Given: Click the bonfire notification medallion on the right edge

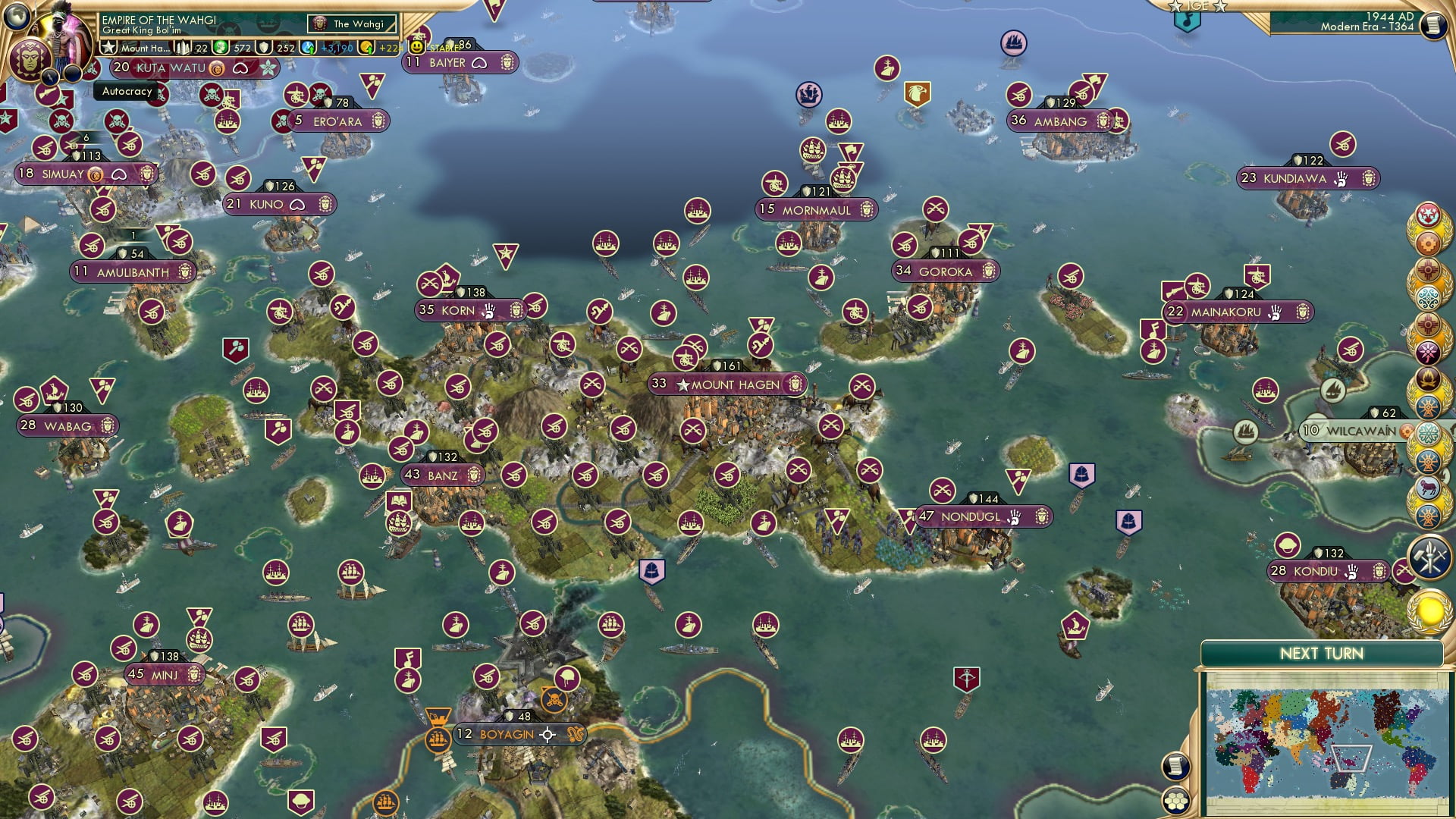Looking at the screenshot, I should click(1429, 378).
